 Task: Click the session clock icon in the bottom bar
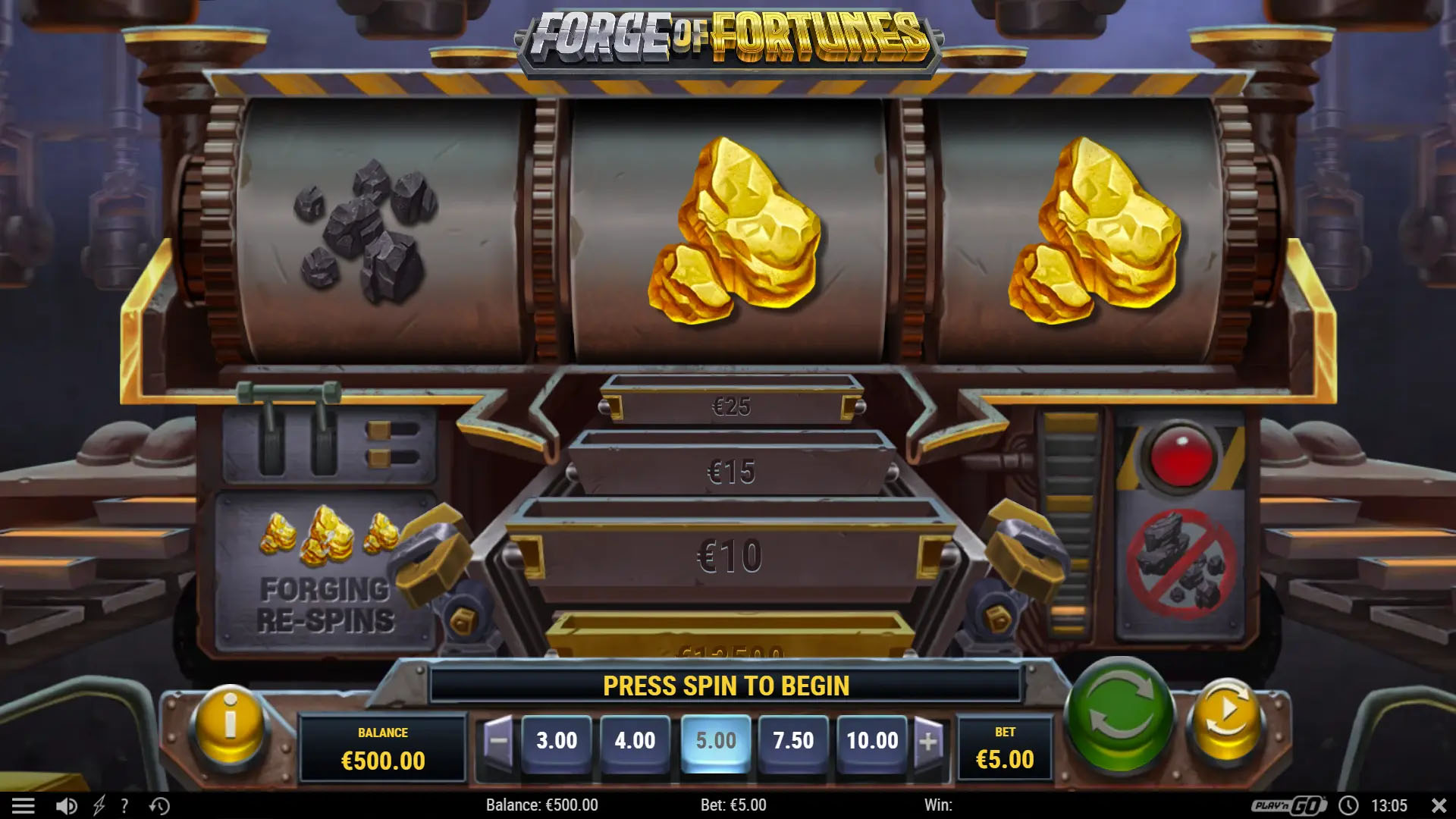click(1350, 805)
